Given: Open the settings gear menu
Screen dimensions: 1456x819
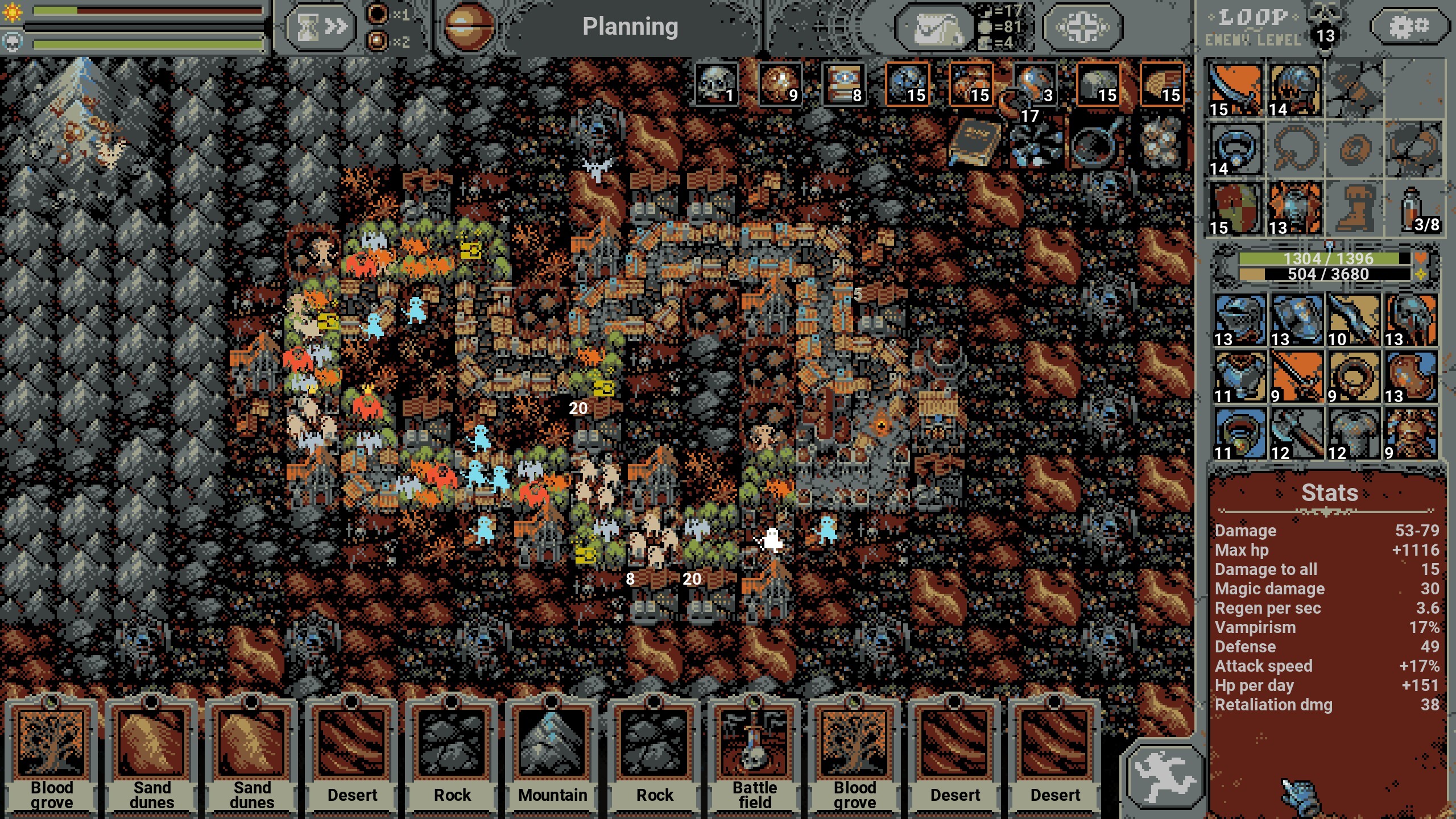Looking at the screenshot, I should [x=1408, y=26].
